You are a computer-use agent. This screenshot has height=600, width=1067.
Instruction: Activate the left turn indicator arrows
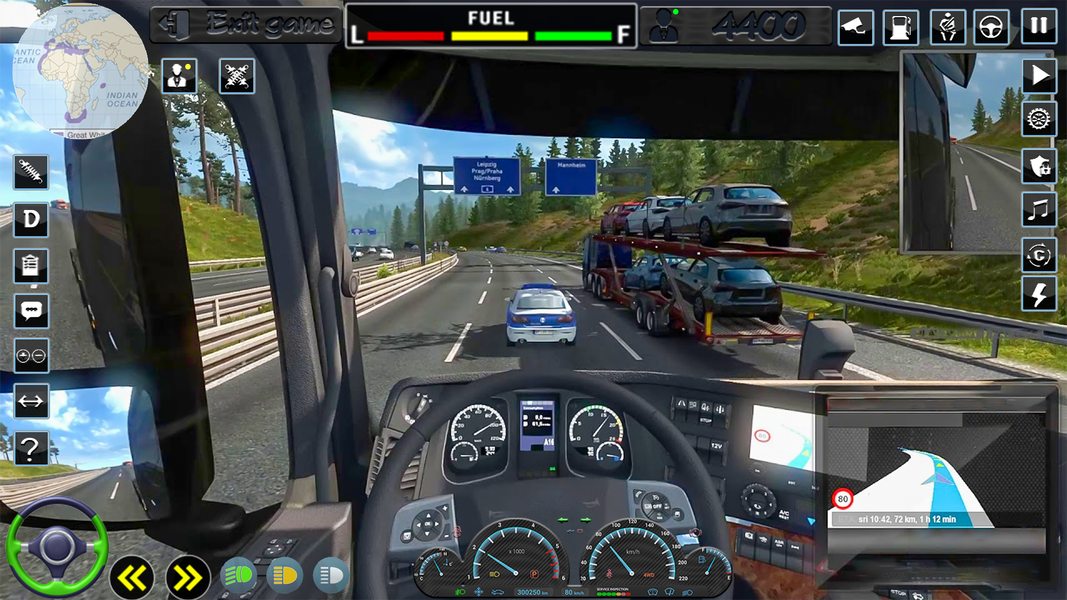tap(133, 576)
